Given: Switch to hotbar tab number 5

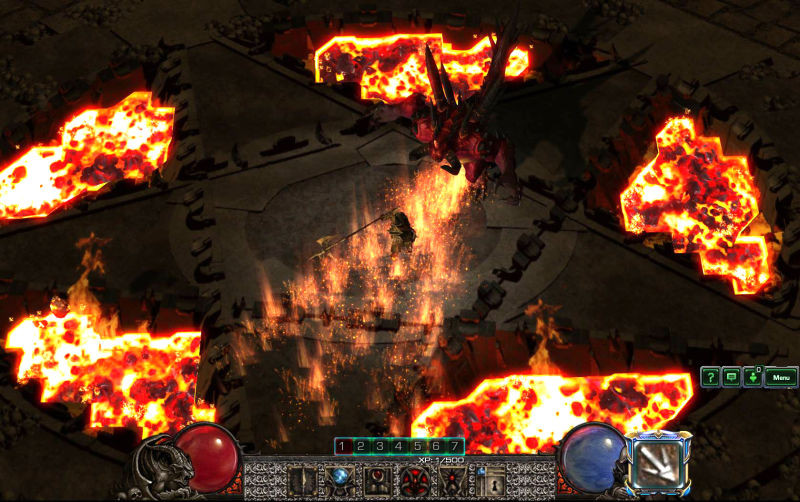Looking at the screenshot, I should tap(417, 446).
